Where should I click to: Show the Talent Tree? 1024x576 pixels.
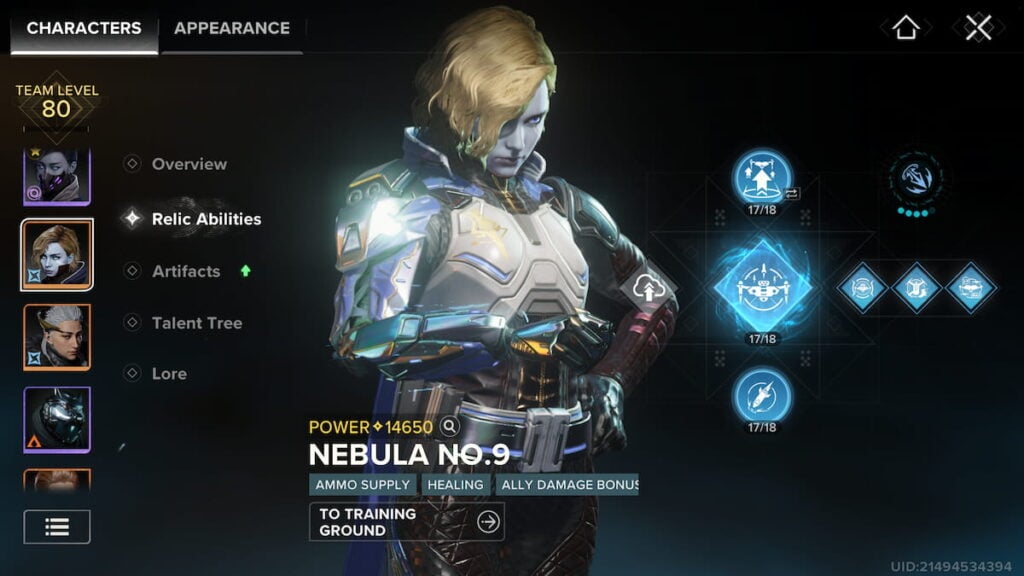pyautogui.click(x=196, y=323)
